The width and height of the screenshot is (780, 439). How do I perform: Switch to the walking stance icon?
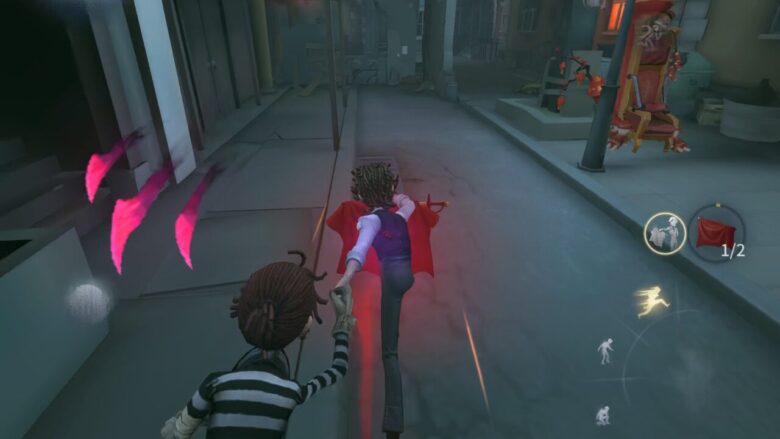(606, 350)
